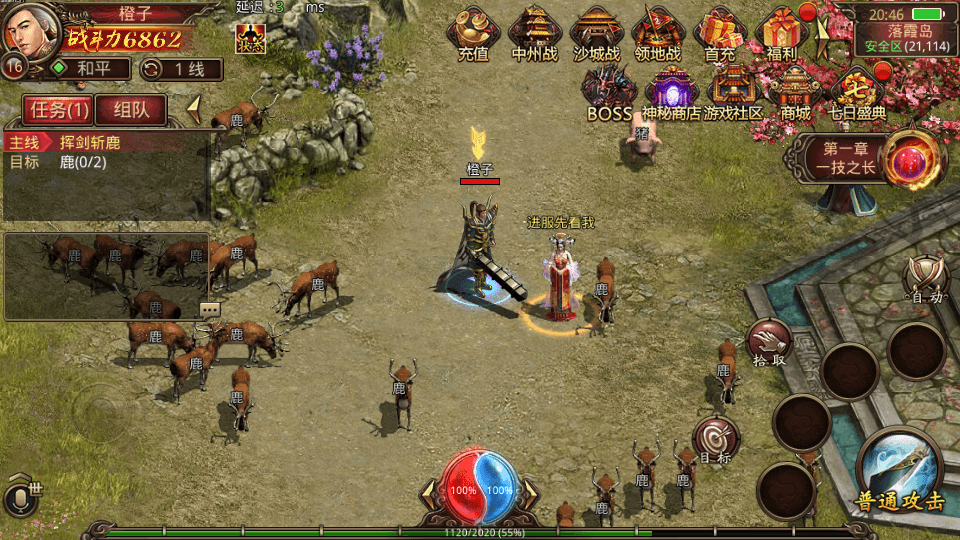
Task: Toggle the 自动 auto-battle button
Action: 926,279
